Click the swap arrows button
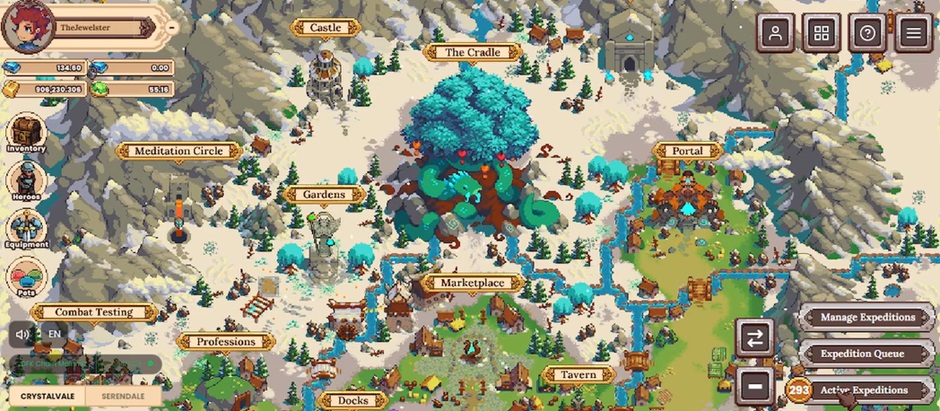Screen dimensions: 940x411 coord(755,336)
